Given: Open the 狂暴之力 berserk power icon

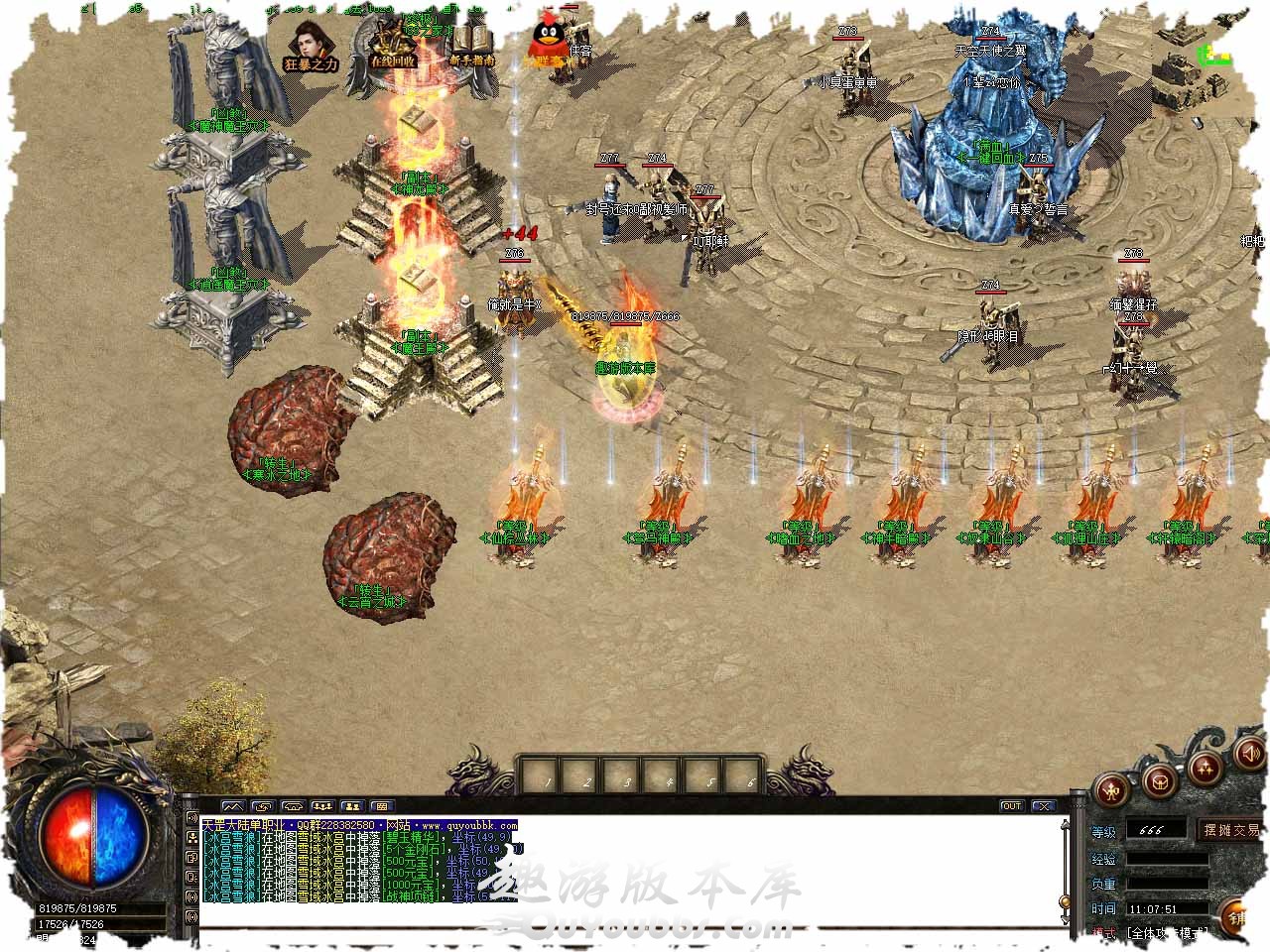Looking at the screenshot, I should 310,46.
